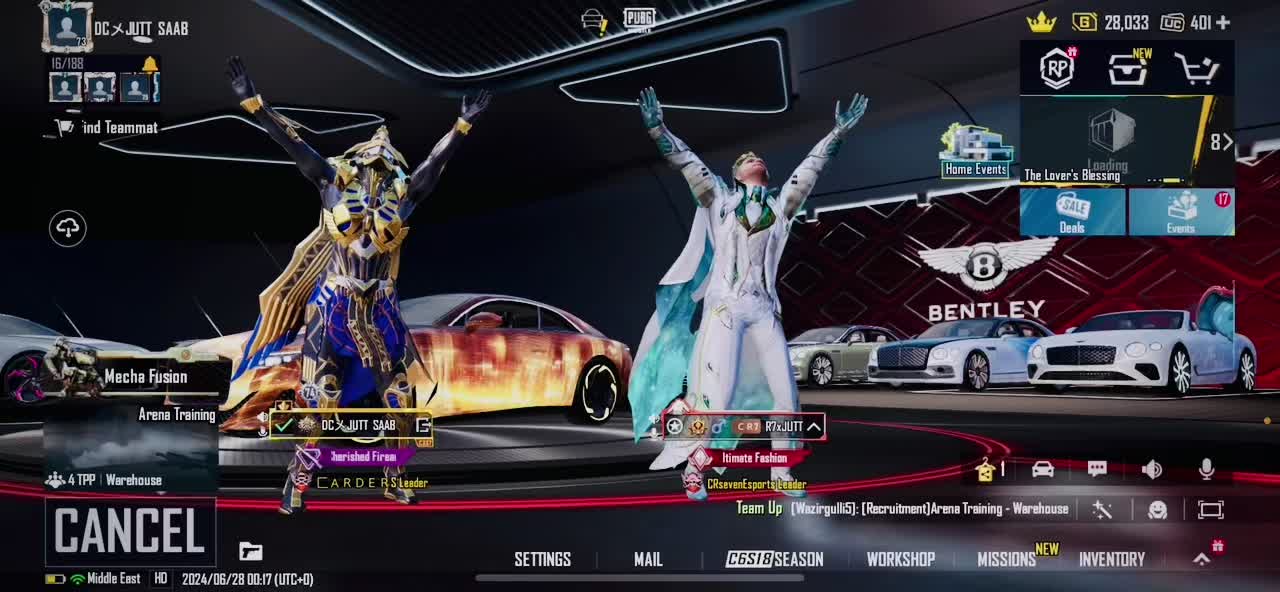This screenshot has width=1280, height=592.
Task: Open the Inventory
Action: [1111, 559]
